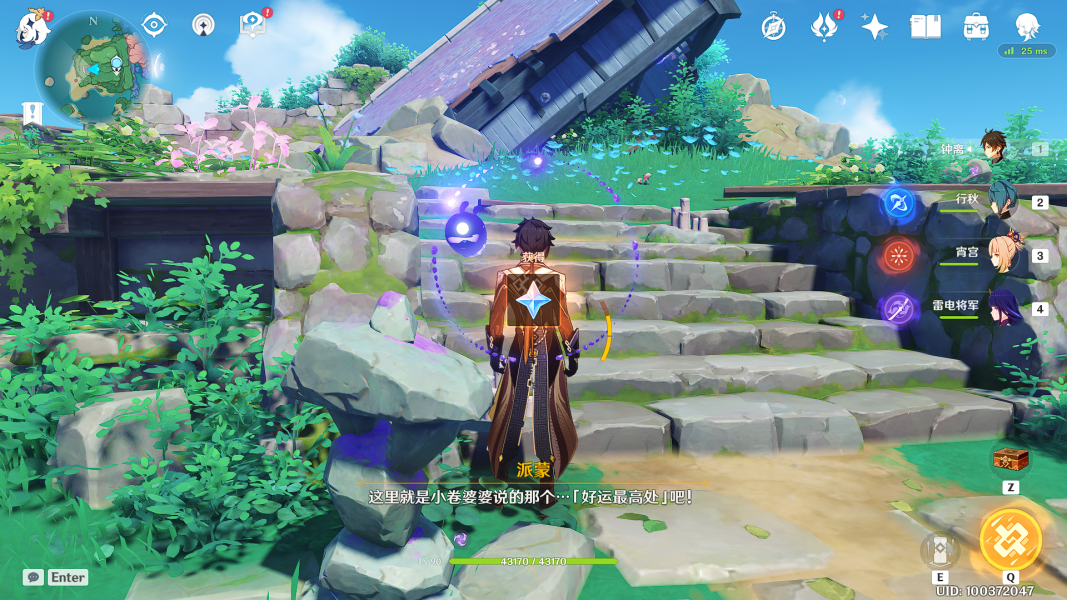Click the eye-shaped icon beside the minimap
The width and height of the screenshot is (1067, 600).
(x=154, y=25)
